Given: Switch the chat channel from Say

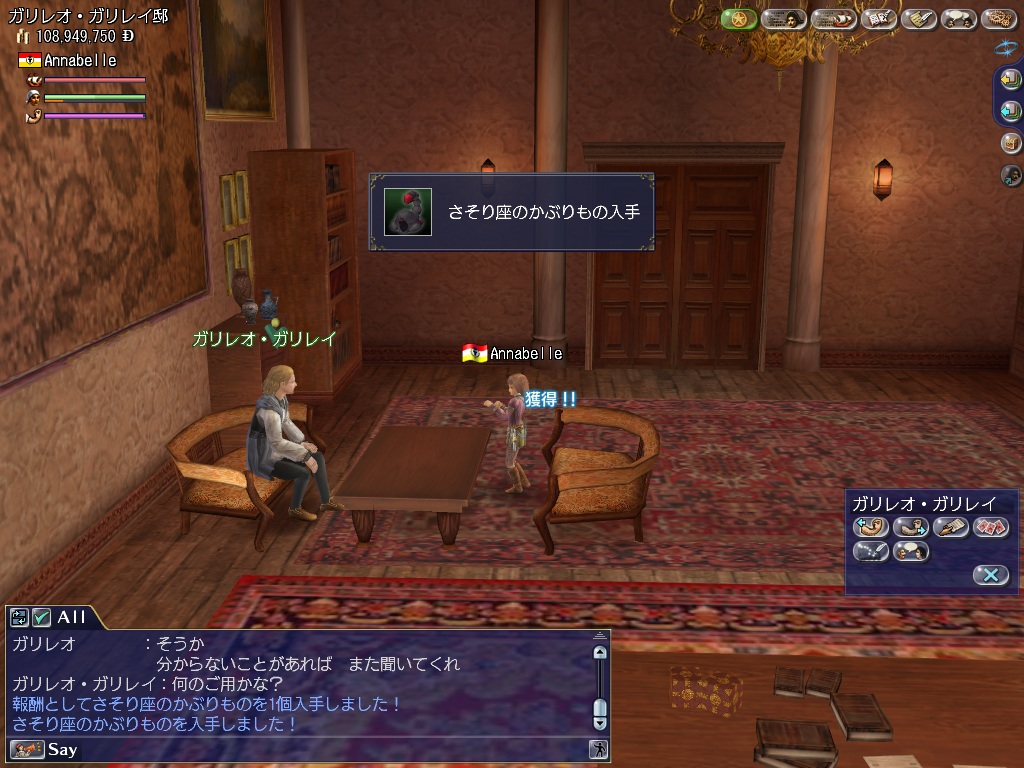Looking at the screenshot, I should pyautogui.click(x=27, y=749).
